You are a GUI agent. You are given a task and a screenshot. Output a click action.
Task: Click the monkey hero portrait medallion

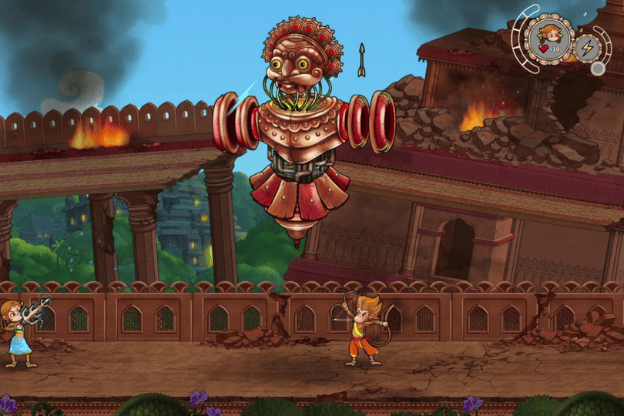pos(551,40)
